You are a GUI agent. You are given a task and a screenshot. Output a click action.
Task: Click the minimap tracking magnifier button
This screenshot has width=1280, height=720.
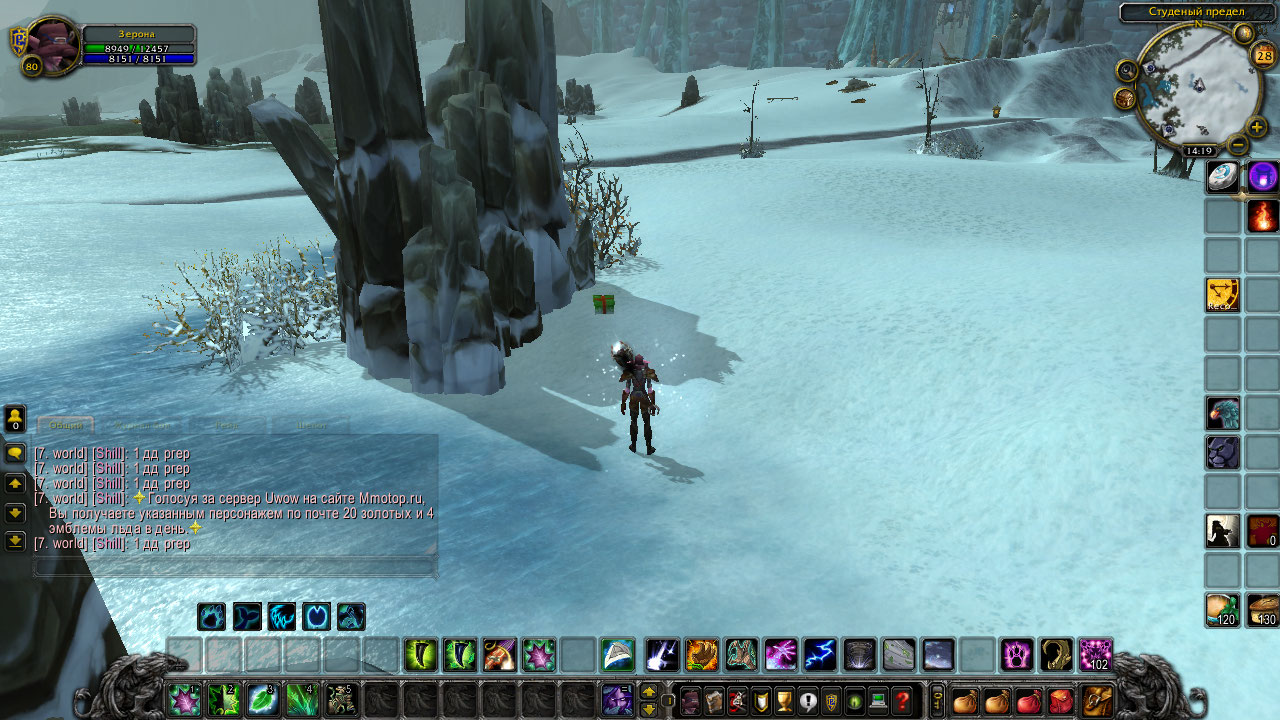coord(1127,70)
